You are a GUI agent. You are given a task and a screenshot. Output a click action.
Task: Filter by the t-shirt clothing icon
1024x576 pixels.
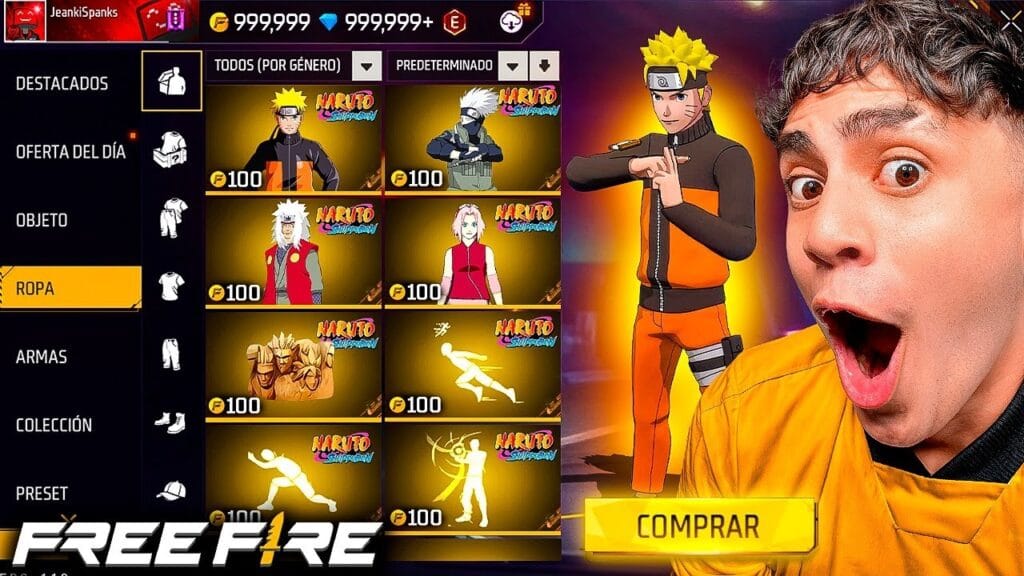tap(171, 286)
